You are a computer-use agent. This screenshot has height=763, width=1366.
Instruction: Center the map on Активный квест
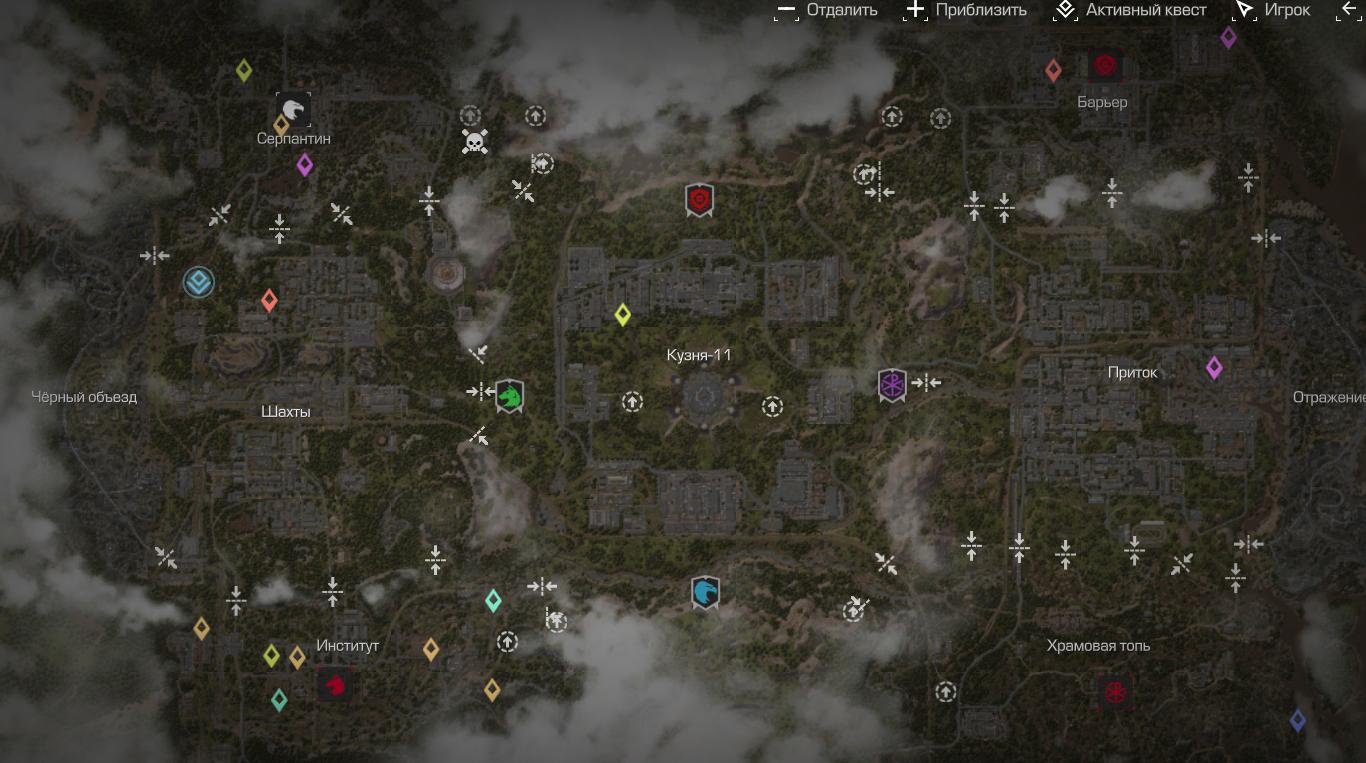pyautogui.click(x=1131, y=11)
